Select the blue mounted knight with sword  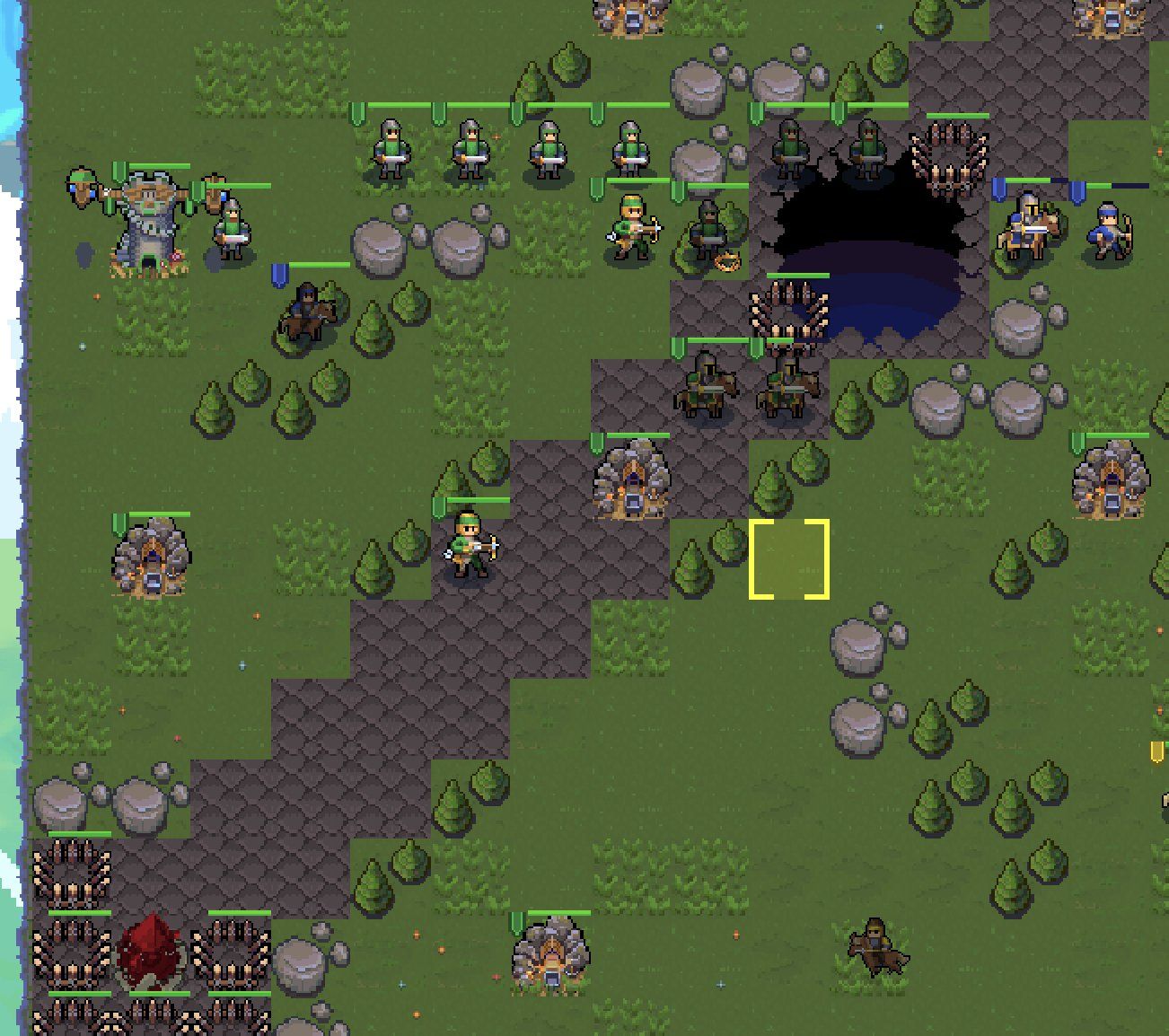coord(1028,226)
